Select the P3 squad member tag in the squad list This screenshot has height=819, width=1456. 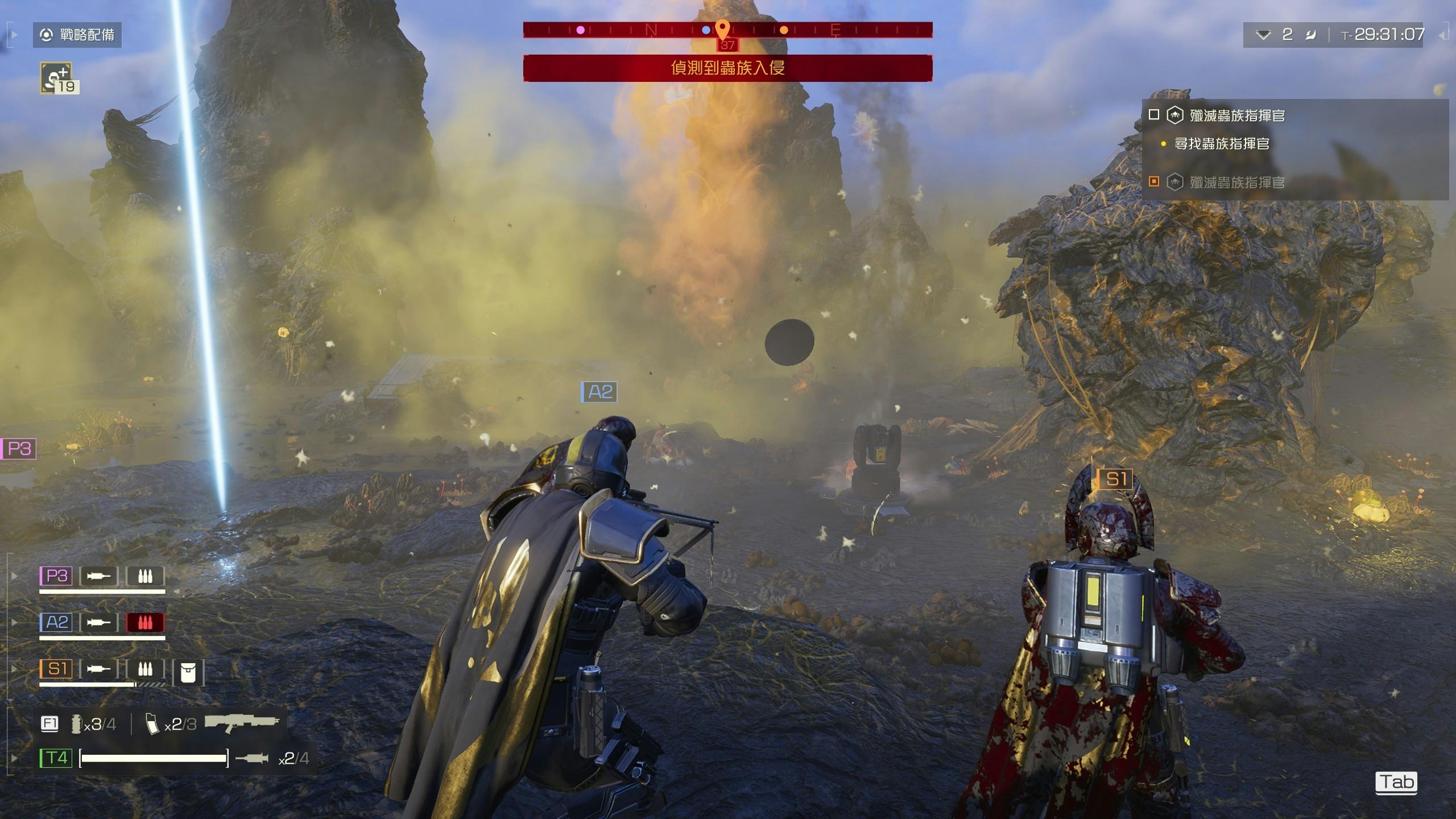point(56,576)
